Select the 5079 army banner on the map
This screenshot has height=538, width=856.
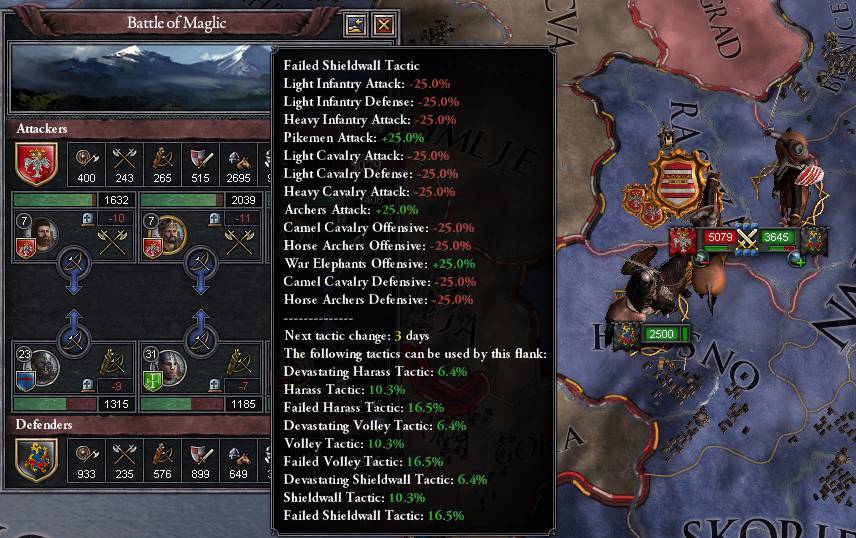[x=717, y=238]
